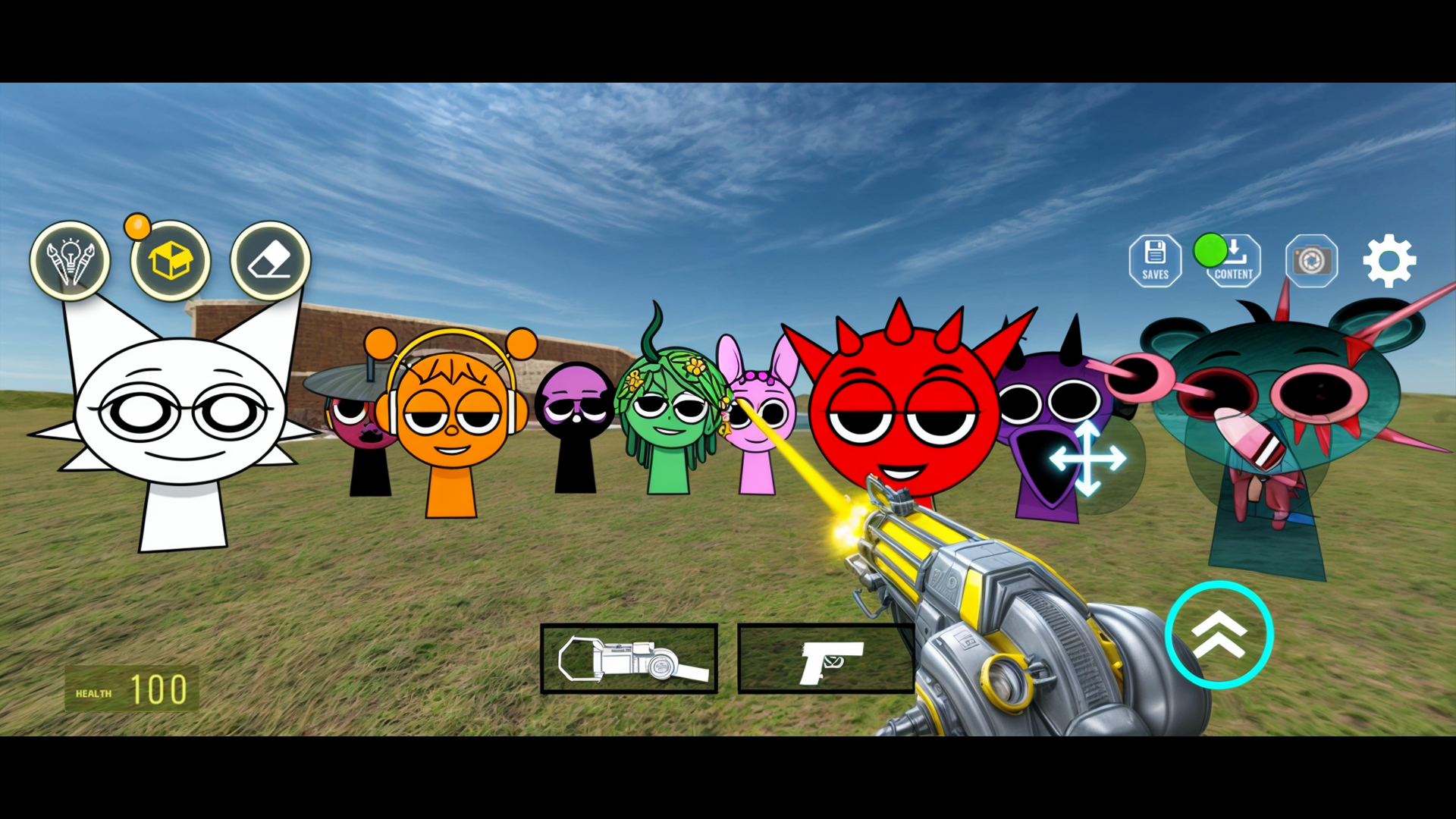Screen dimensions: 1456x819
Task: Open the Saves menu
Action: [1155, 261]
